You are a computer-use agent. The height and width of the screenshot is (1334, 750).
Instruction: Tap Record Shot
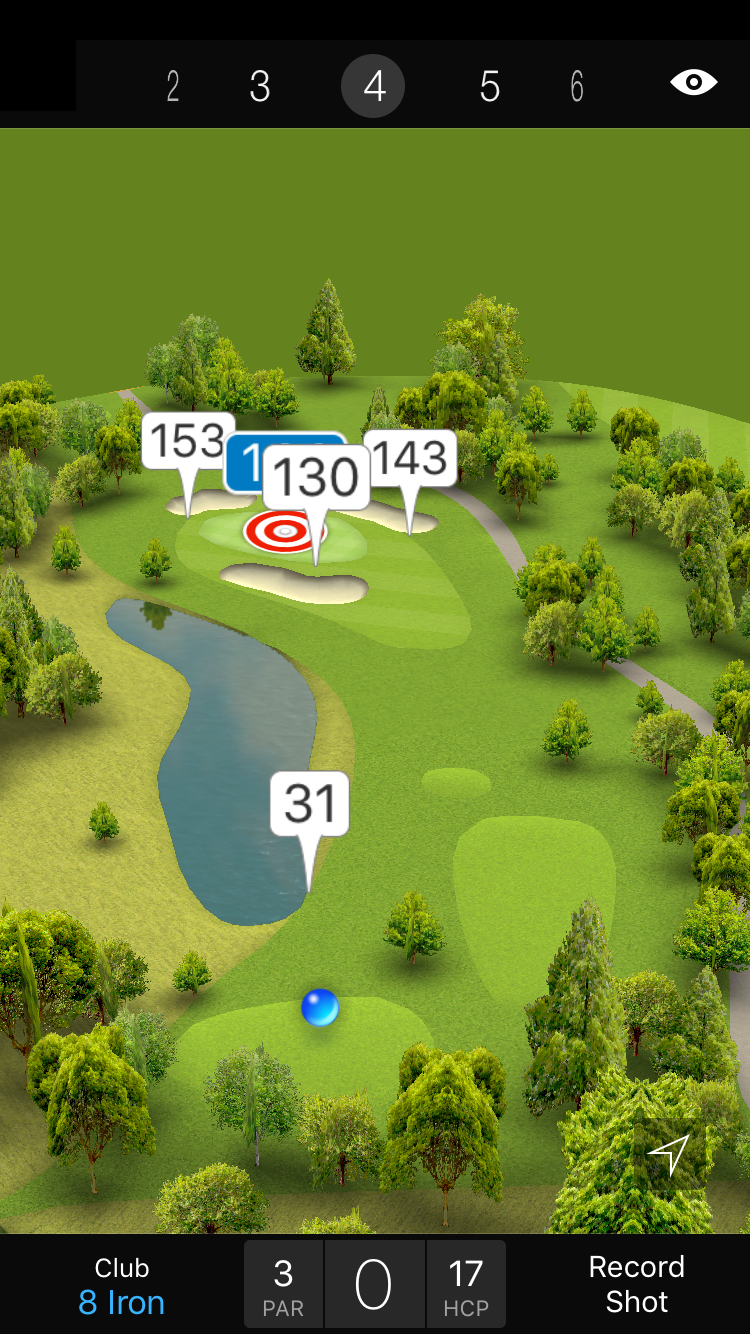click(636, 1284)
